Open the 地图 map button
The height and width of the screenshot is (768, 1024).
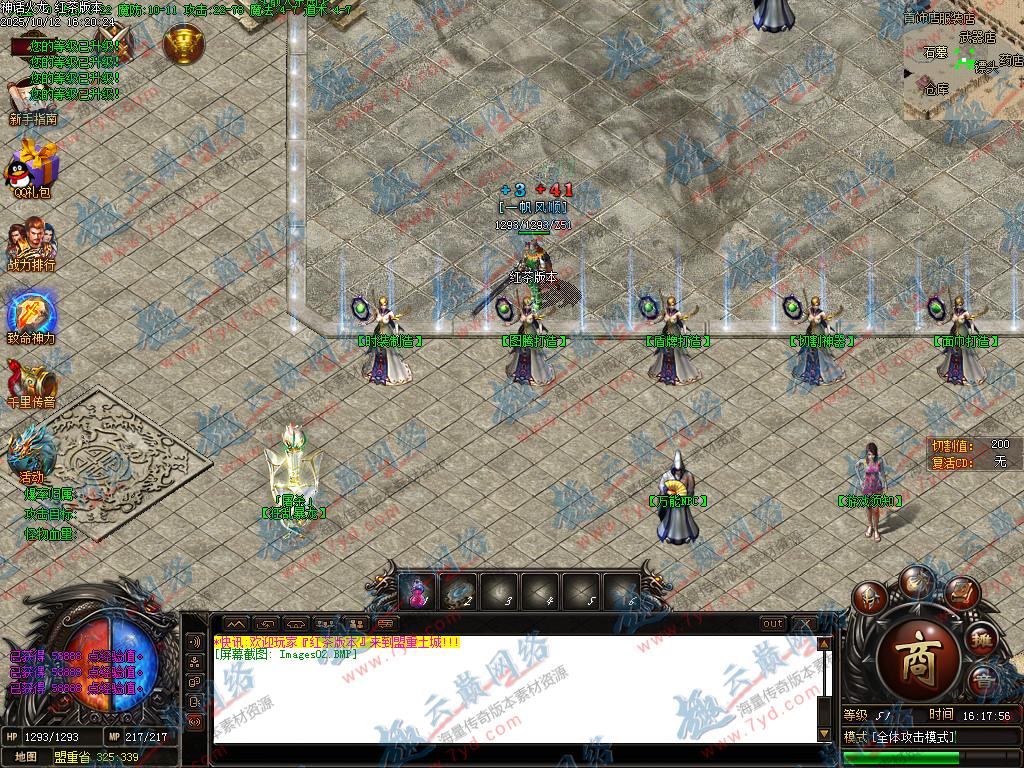26,757
